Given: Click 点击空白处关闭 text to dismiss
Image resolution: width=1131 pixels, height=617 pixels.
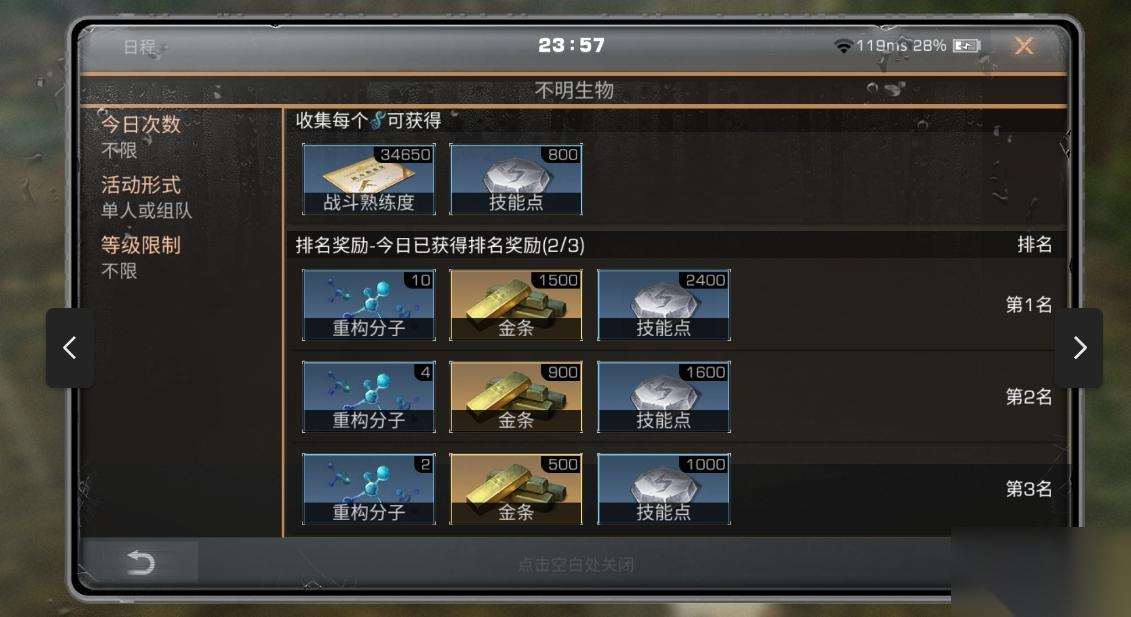Looking at the screenshot, I should point(575,564).
